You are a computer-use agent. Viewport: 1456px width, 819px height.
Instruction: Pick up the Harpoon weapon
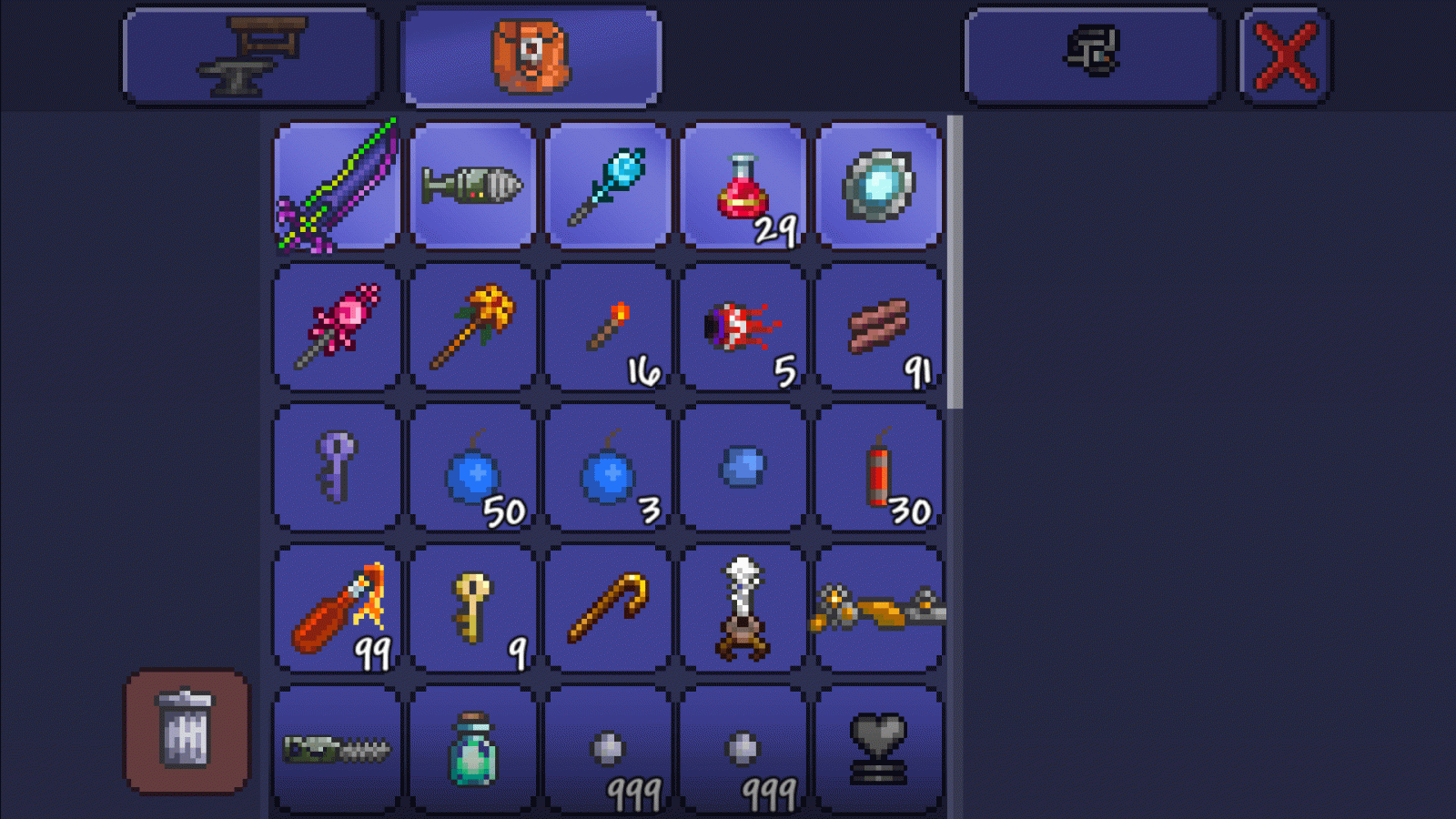pos(471,182)
